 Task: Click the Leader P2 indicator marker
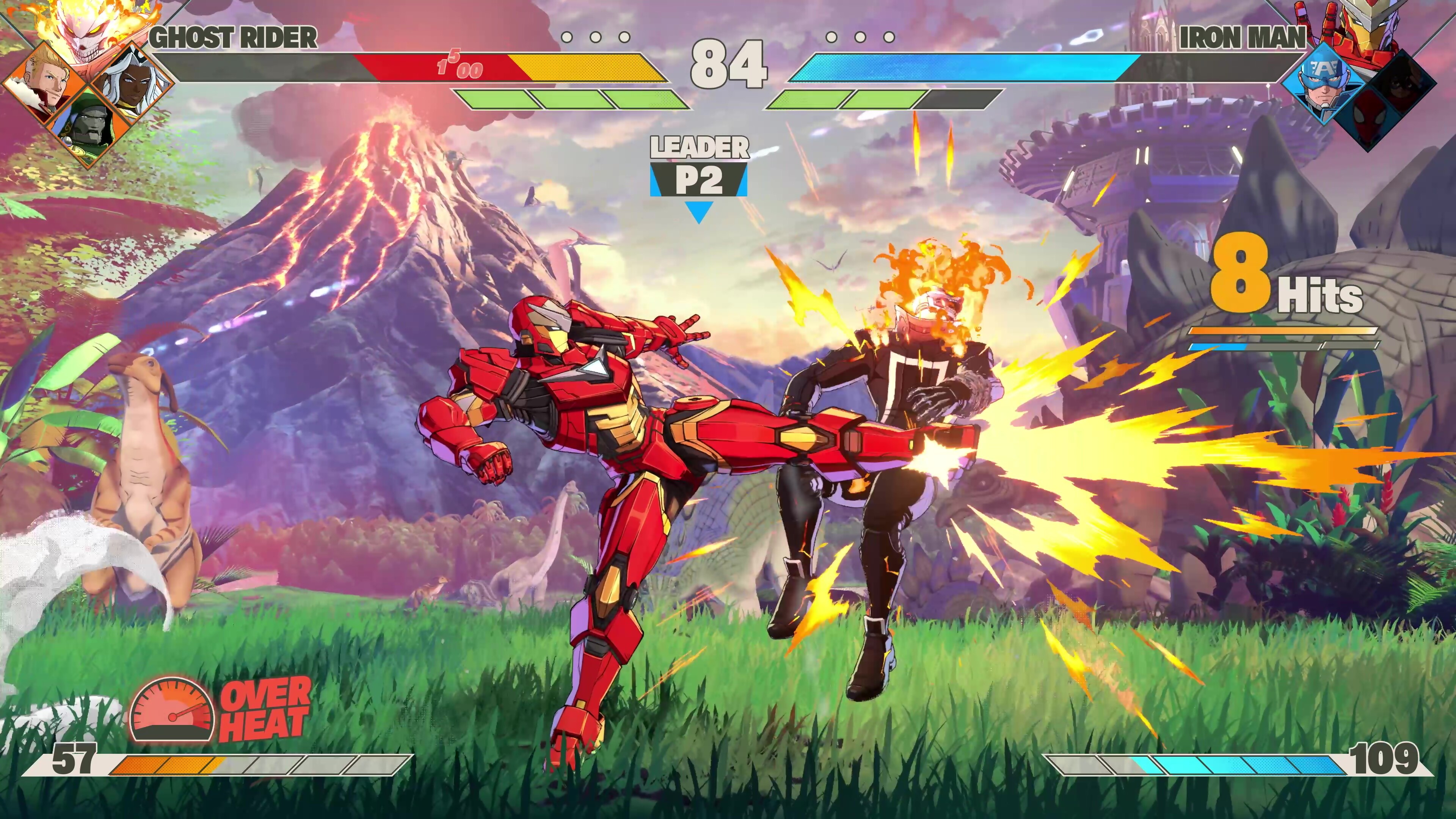[698, 178]
